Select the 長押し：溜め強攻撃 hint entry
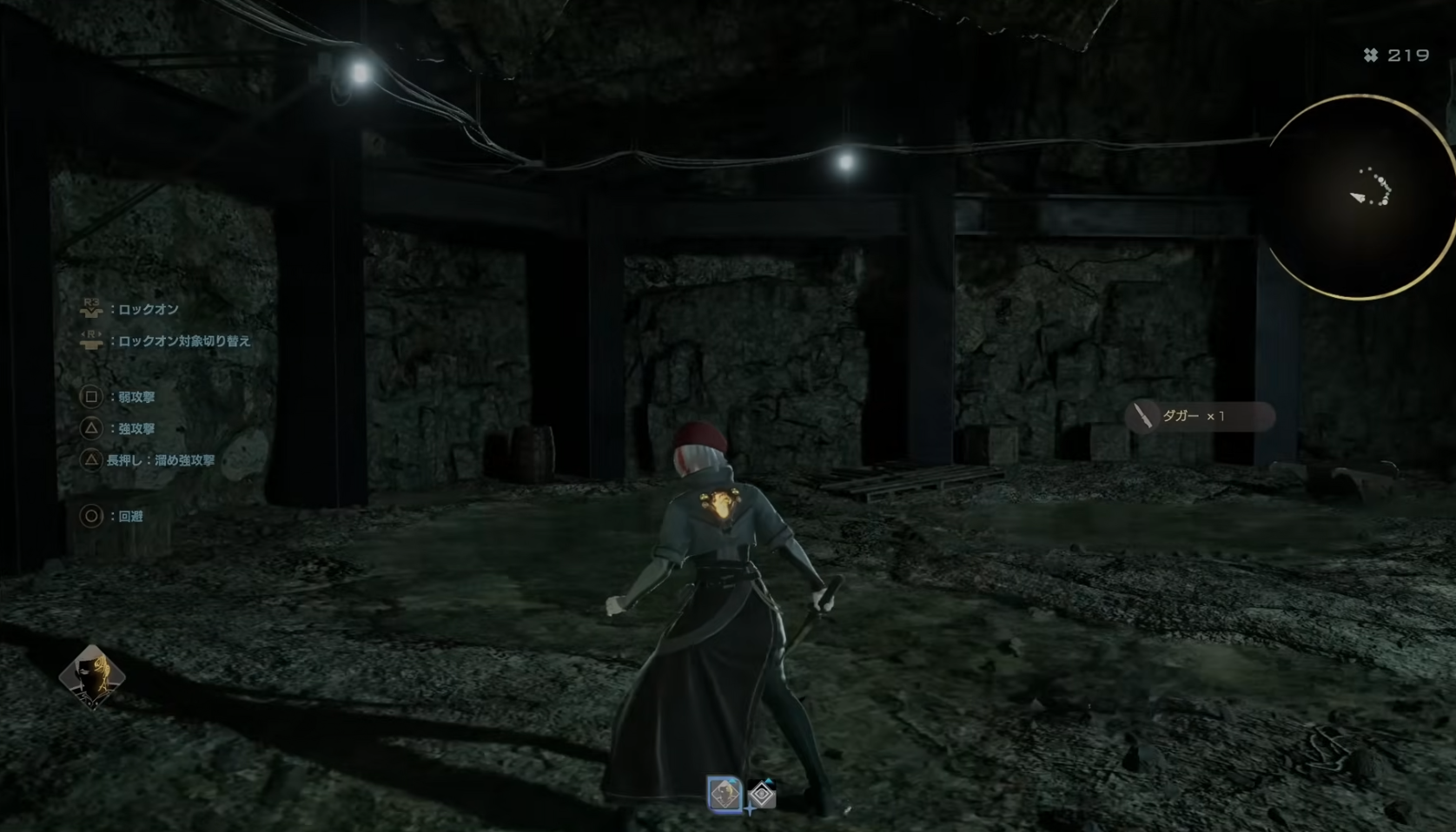1456x832 pixels. [x=161, y=459]
